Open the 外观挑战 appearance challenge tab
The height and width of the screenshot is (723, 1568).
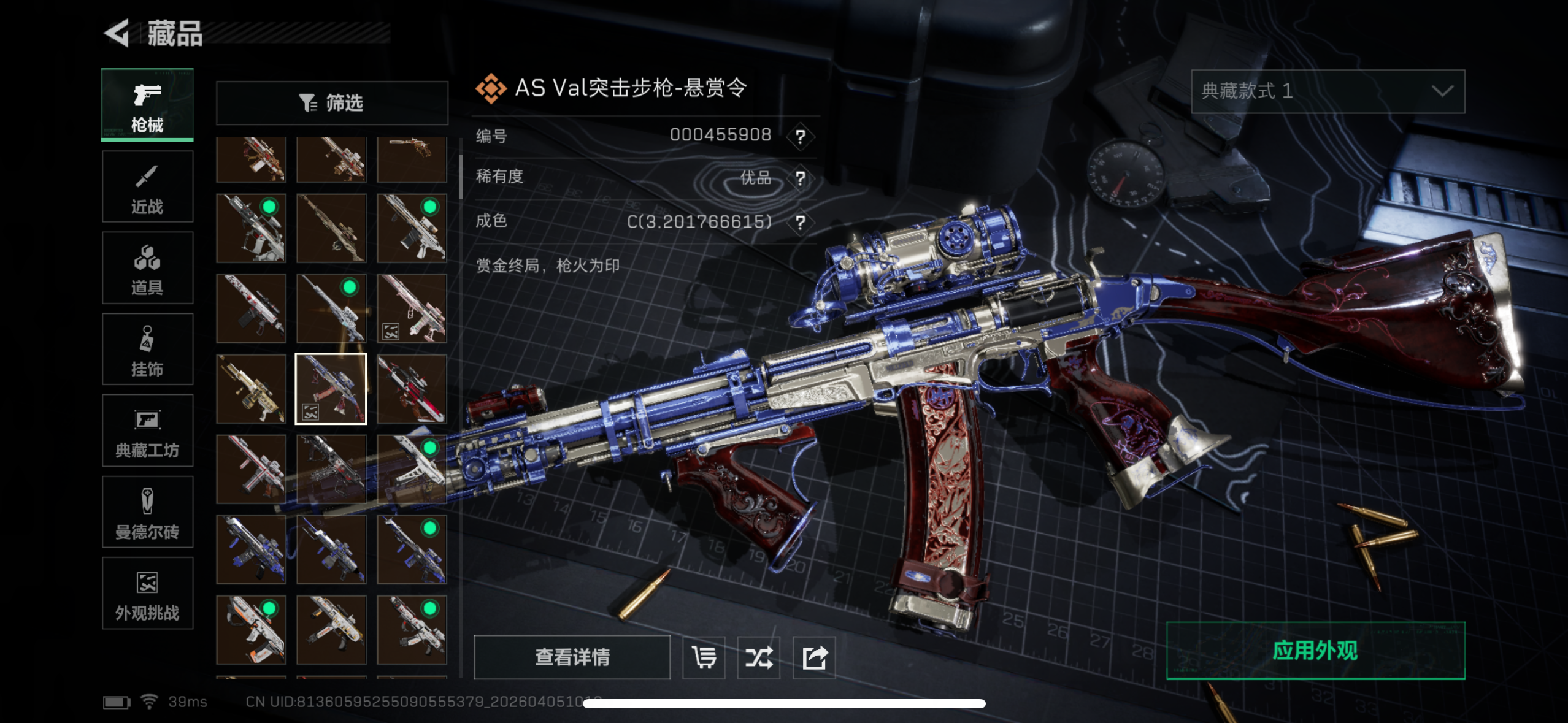(x=147, y=594)
